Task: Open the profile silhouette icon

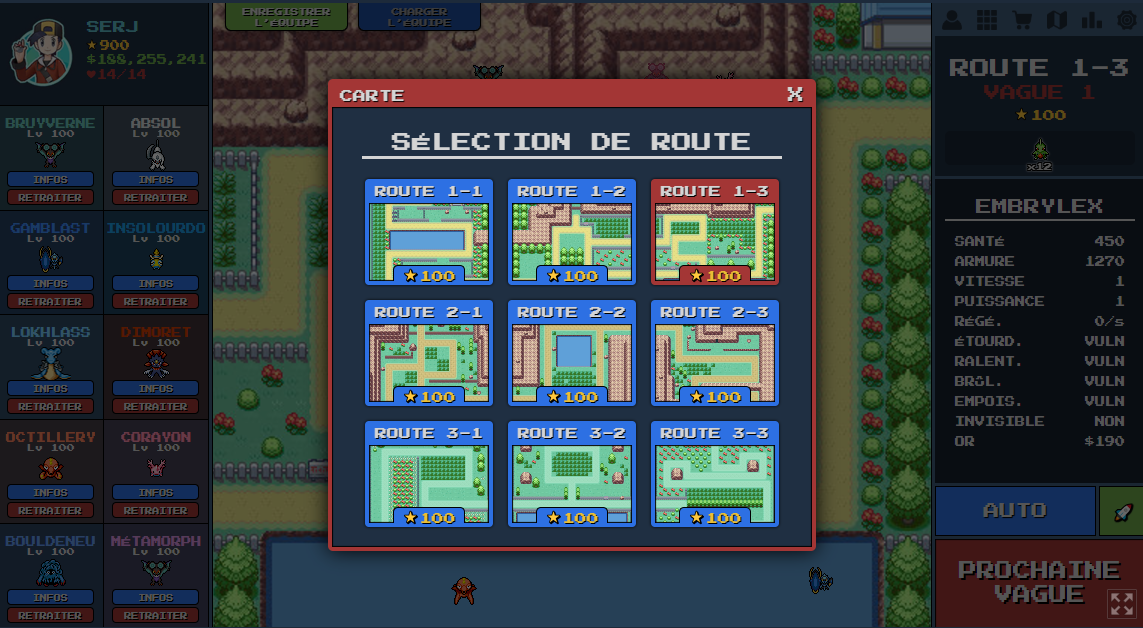Action: point(953,20)
